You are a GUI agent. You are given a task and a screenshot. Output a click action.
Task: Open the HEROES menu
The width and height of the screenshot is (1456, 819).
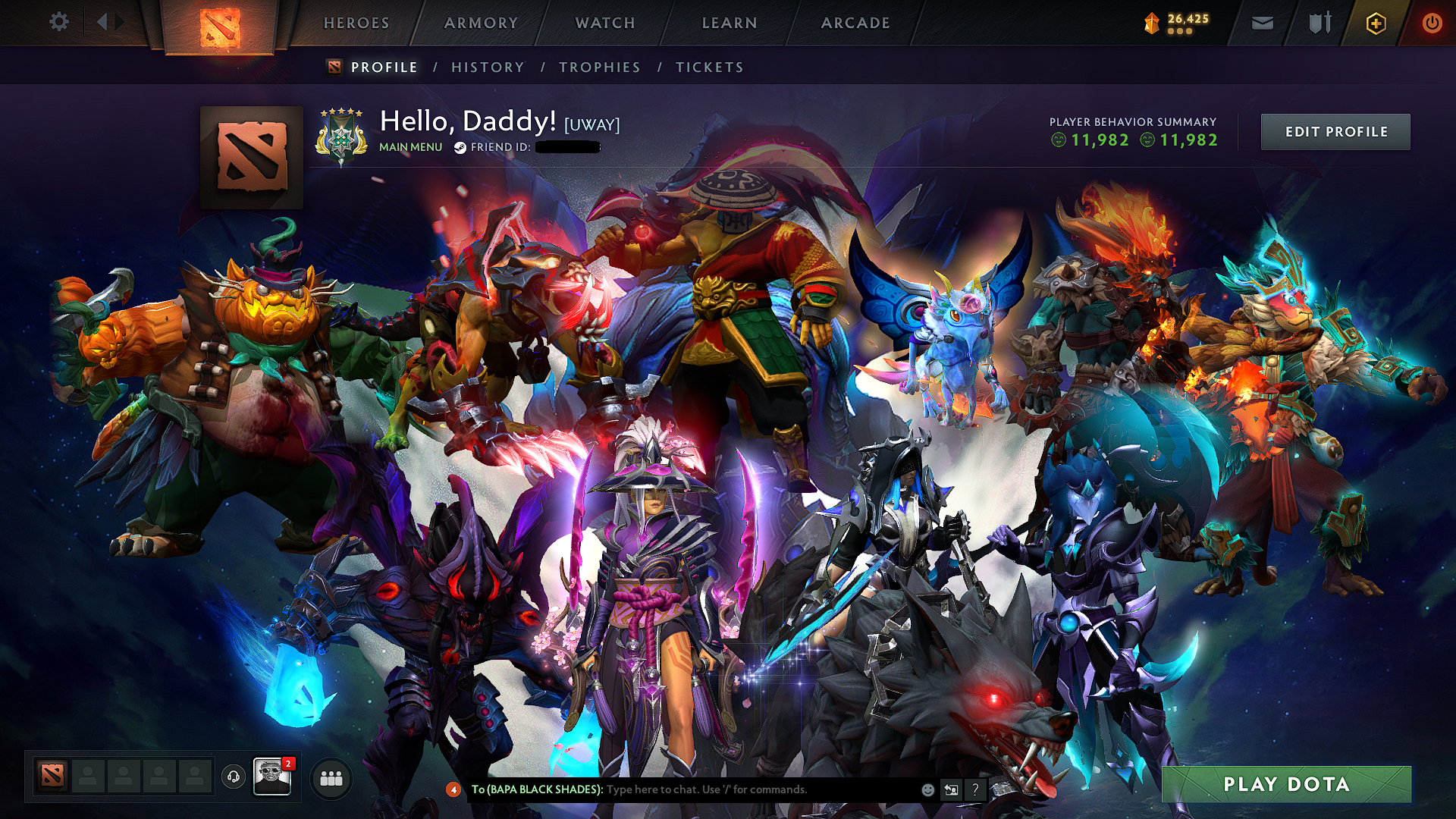[356, 23]
